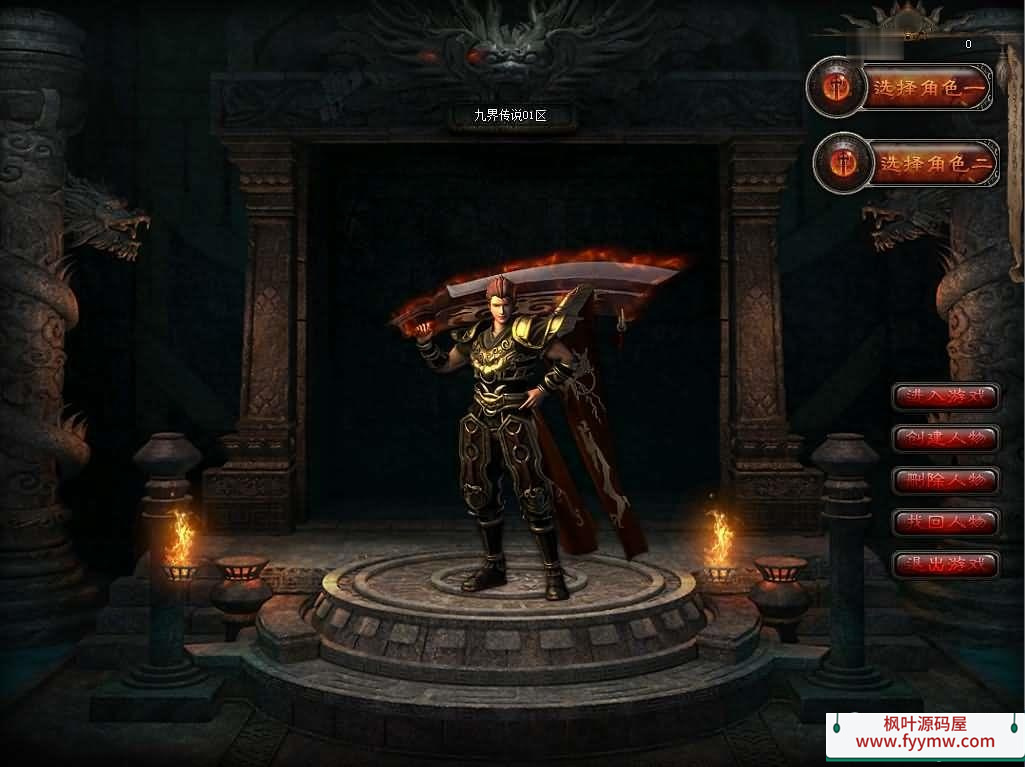Choose character slot two (选择角色二)
Viewport: 1025px width, 767px height.
934,163
